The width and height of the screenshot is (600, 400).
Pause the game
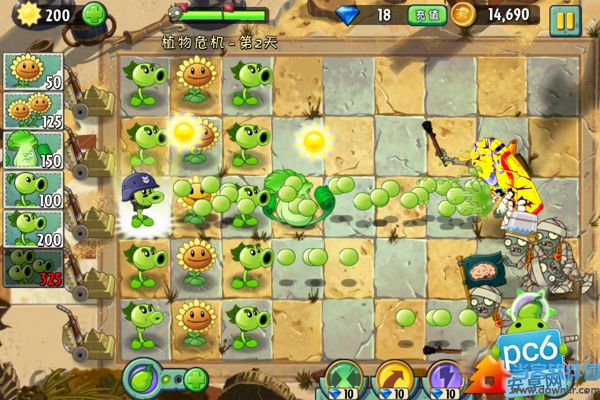(564, 17)
